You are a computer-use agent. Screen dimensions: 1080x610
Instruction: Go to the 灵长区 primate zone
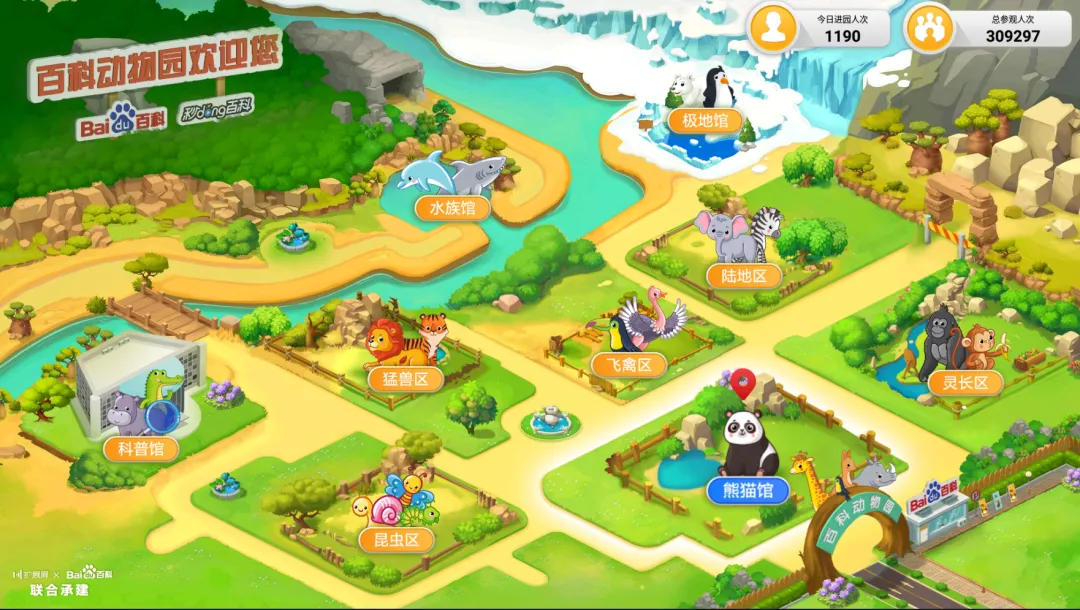tap(965, 382)
